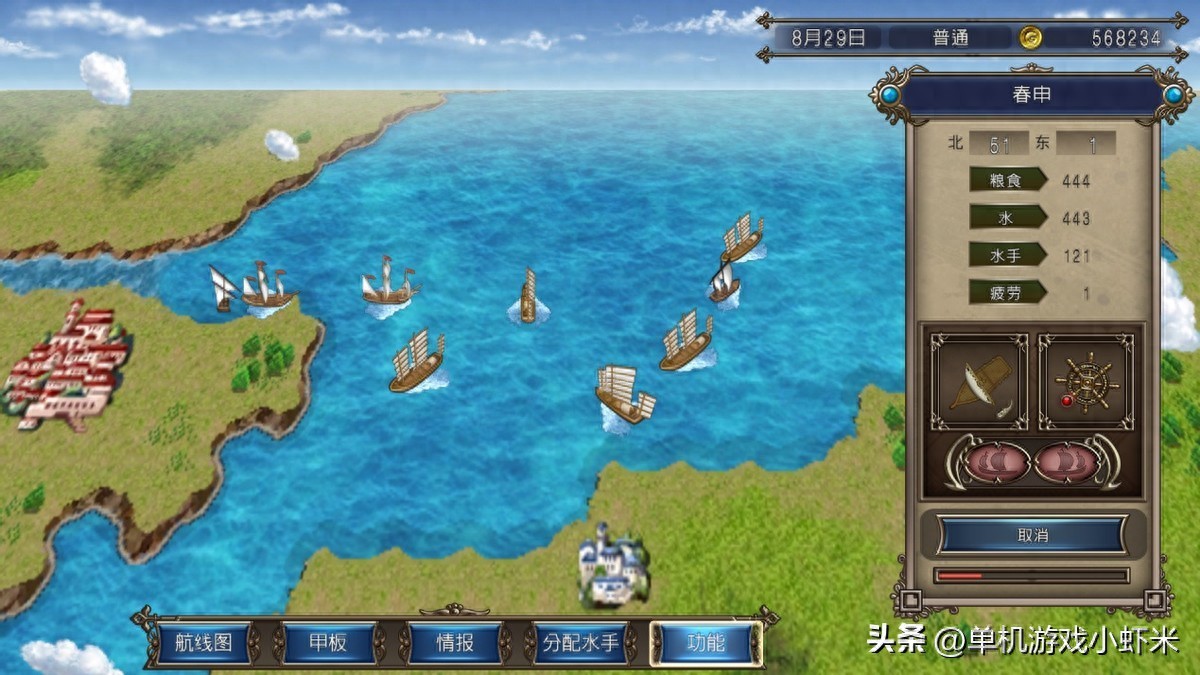Cancel with the 取消 button
The image size is (1200, 675).
(x=1032, y=535)
